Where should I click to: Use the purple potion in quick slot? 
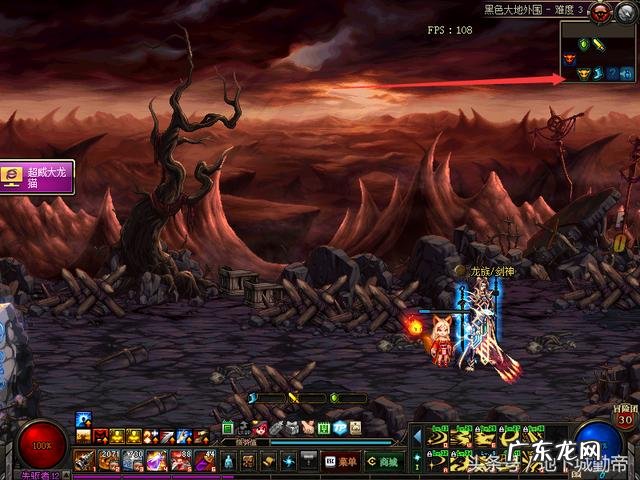click(156, 461)
